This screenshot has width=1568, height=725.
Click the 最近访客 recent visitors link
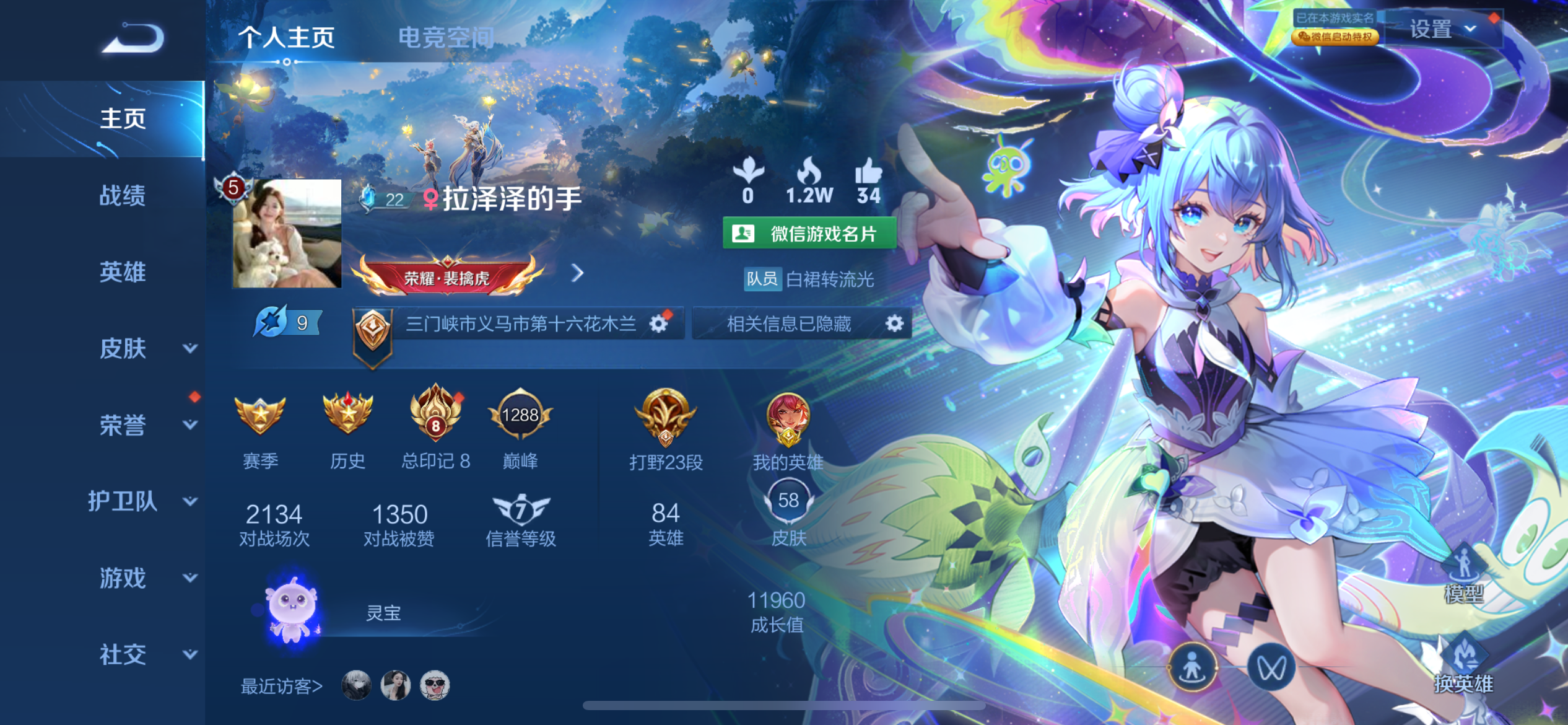(282, 685)
